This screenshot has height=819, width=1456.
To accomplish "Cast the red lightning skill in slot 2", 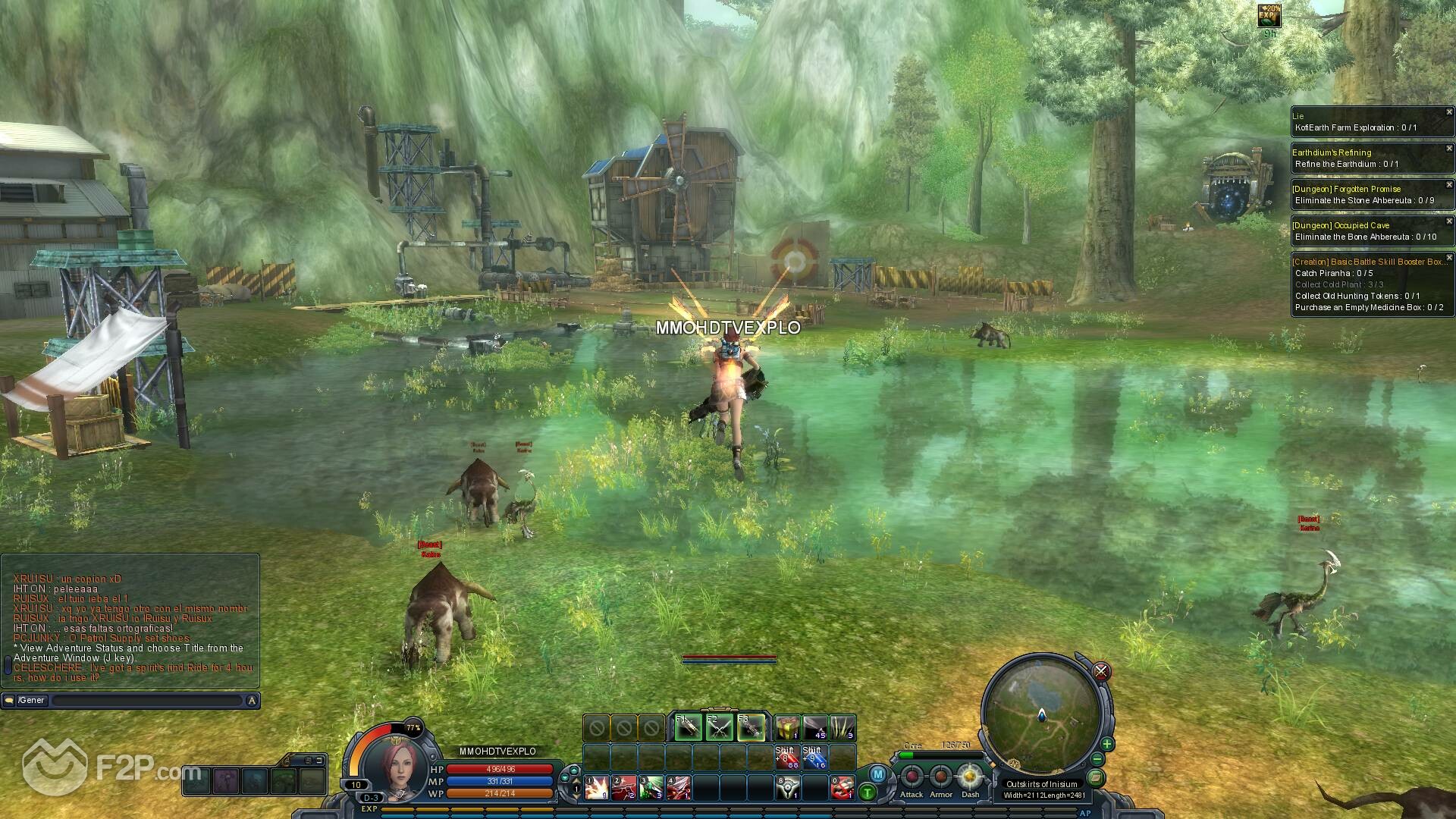I will 624,787.
